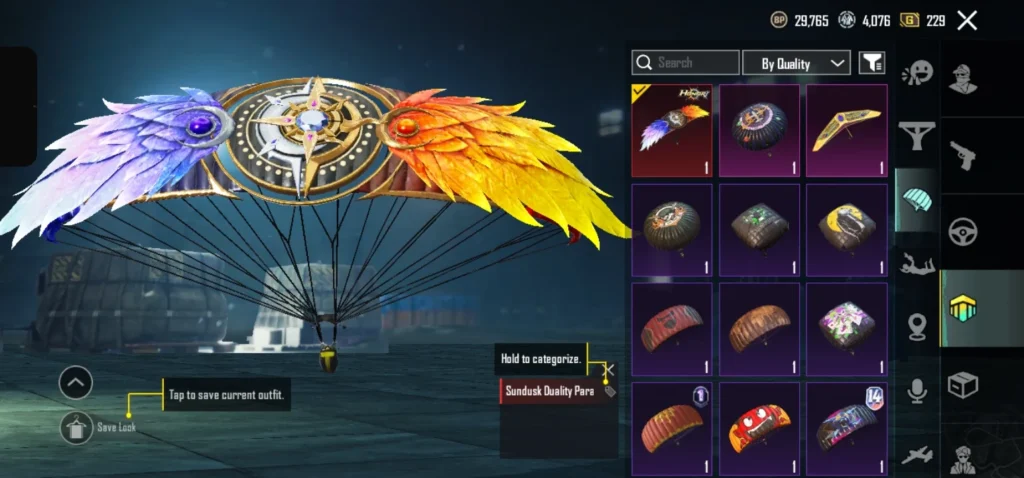1024x478 pixels.
Task: Click the item search field
Action: [686, 63]
